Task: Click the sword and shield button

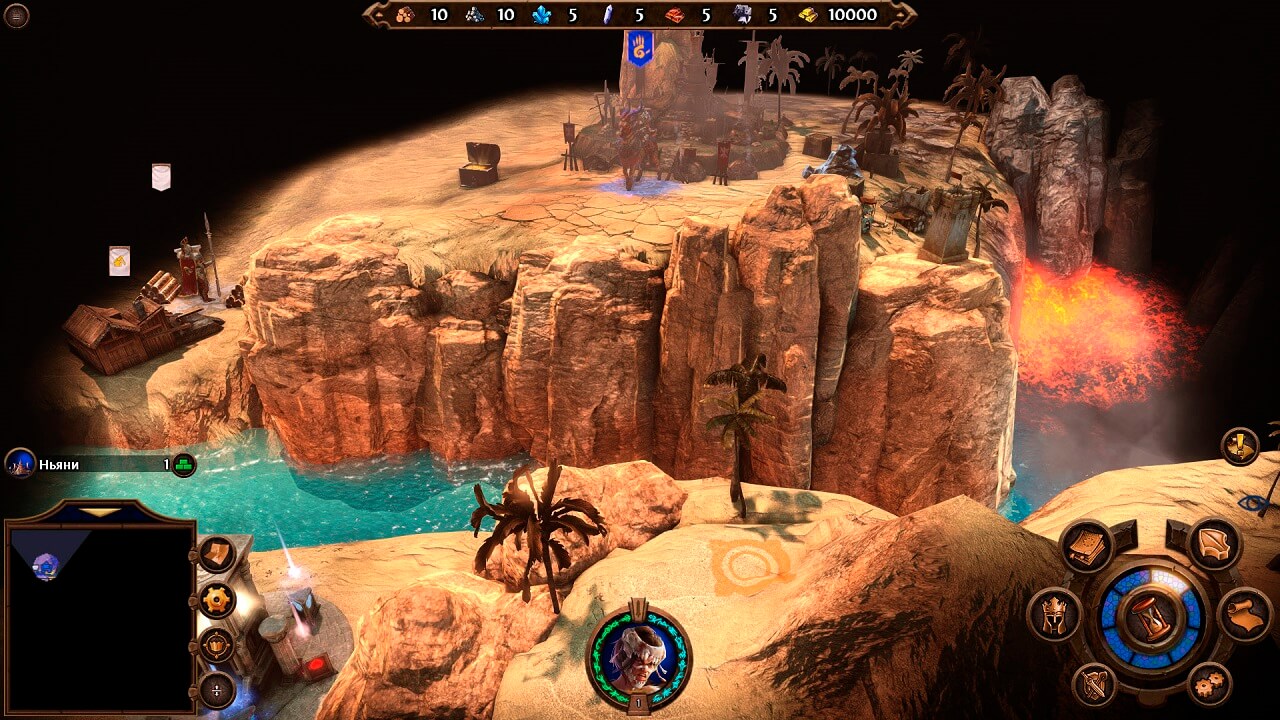Action: tap(1094, 685)
